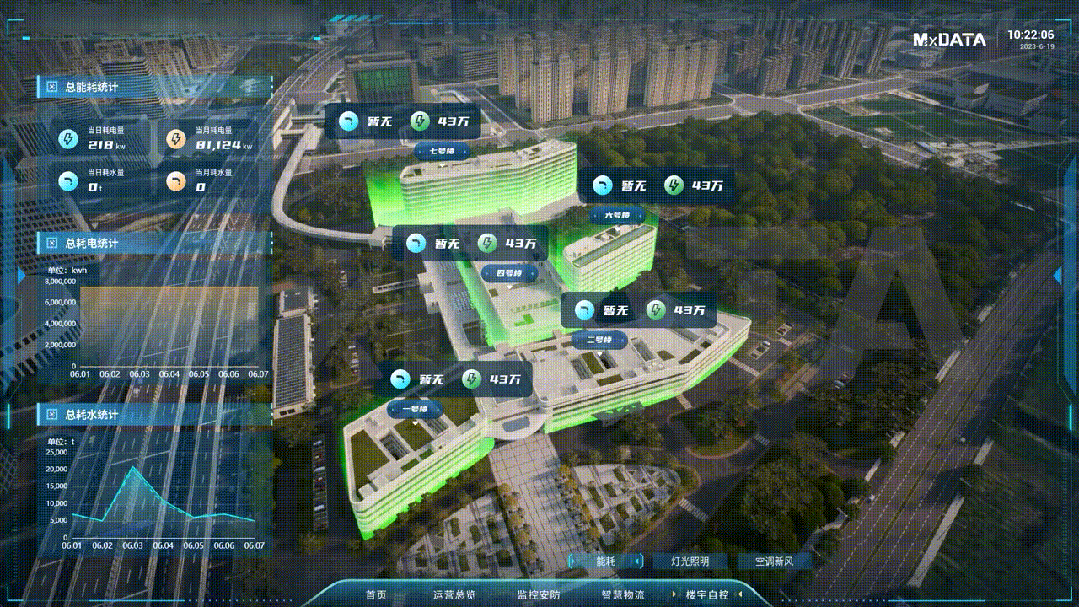This screenshot has height=607, width=1079.
Task: Click the monthly electricity orange lightning icon
Action: [175, 139]
